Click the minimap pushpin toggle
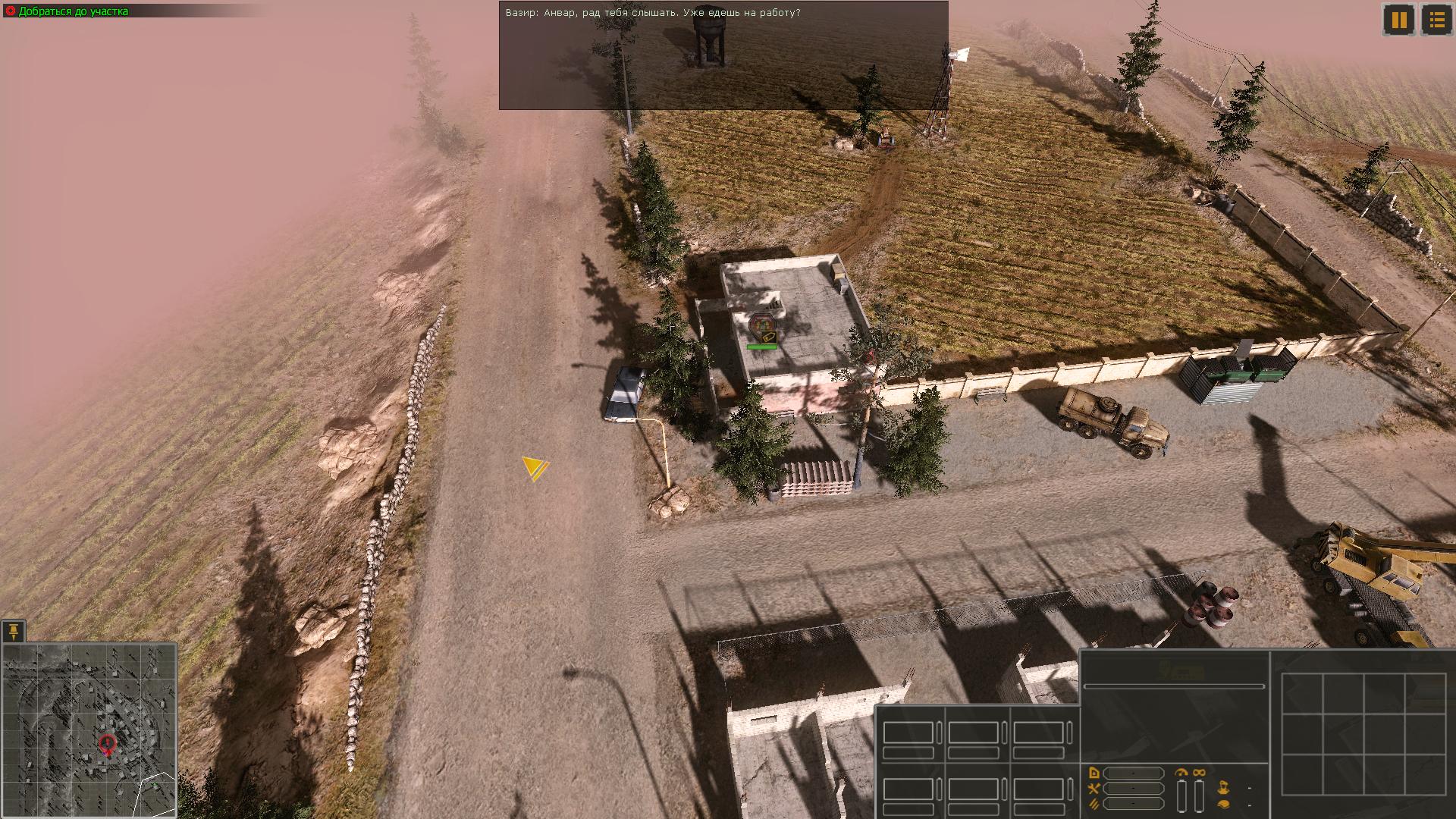Viewport: 1456px width, 819px height. pos(14,631)
